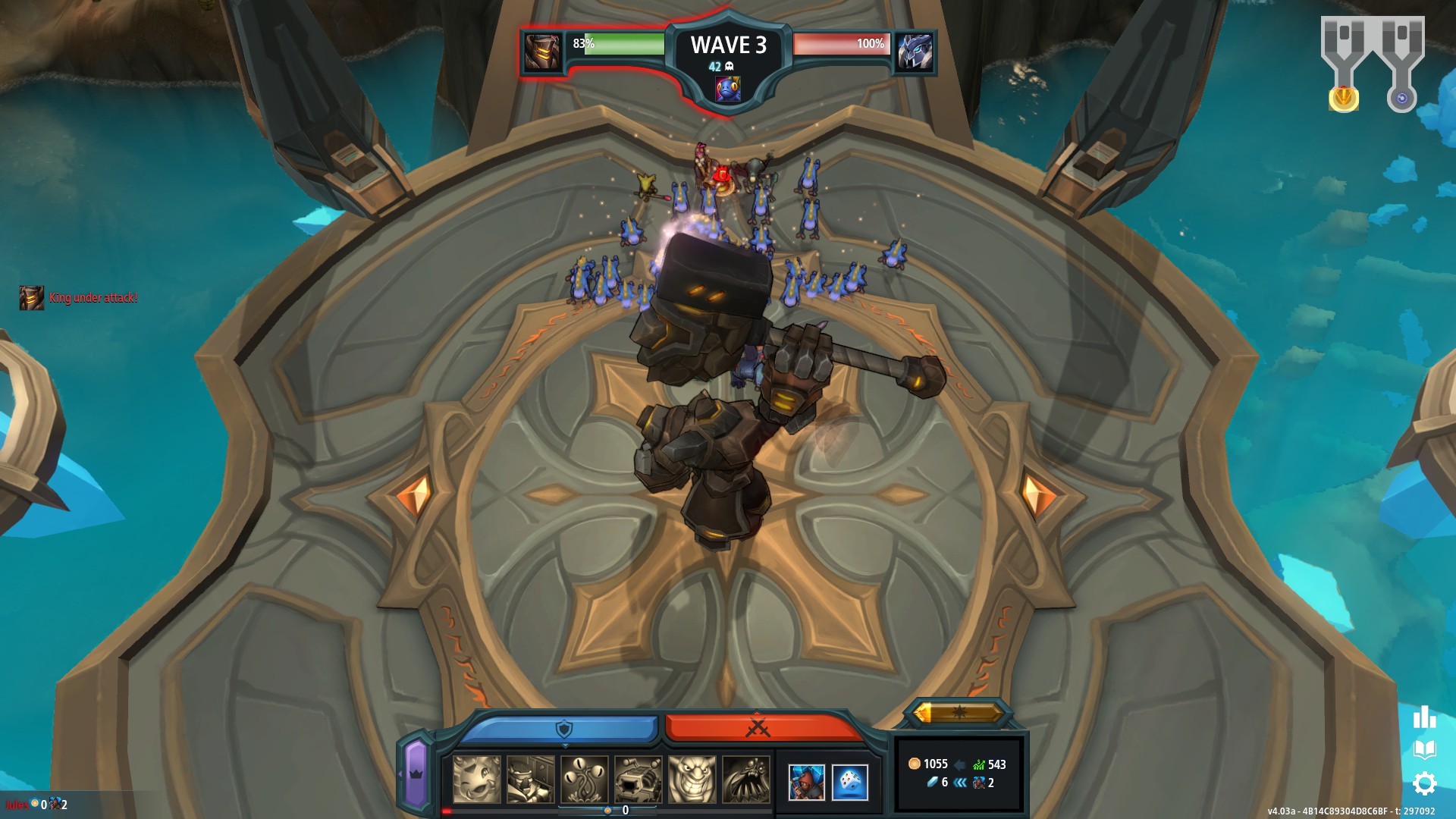Click the purple crown rank emblem
This screenshot has width=1456, height=819.
416,775
